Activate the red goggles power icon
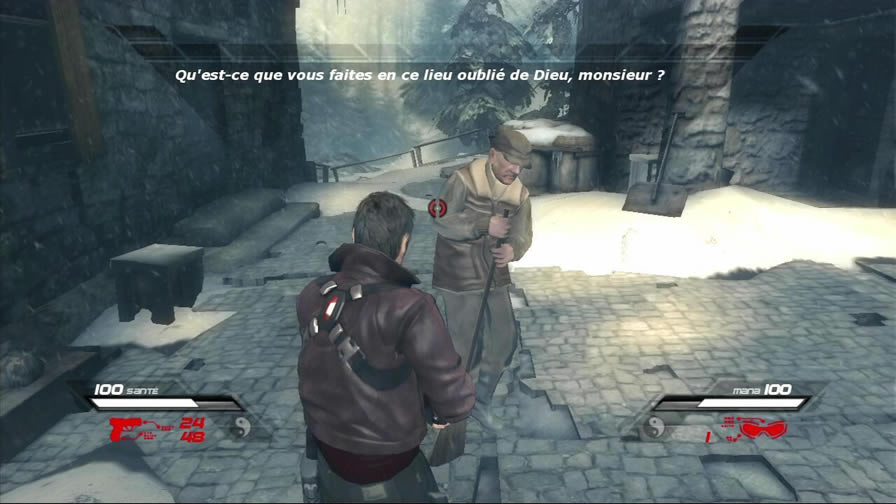Viewport: 896px width, 504px height. pyautogui.click(x=764, y=429)
